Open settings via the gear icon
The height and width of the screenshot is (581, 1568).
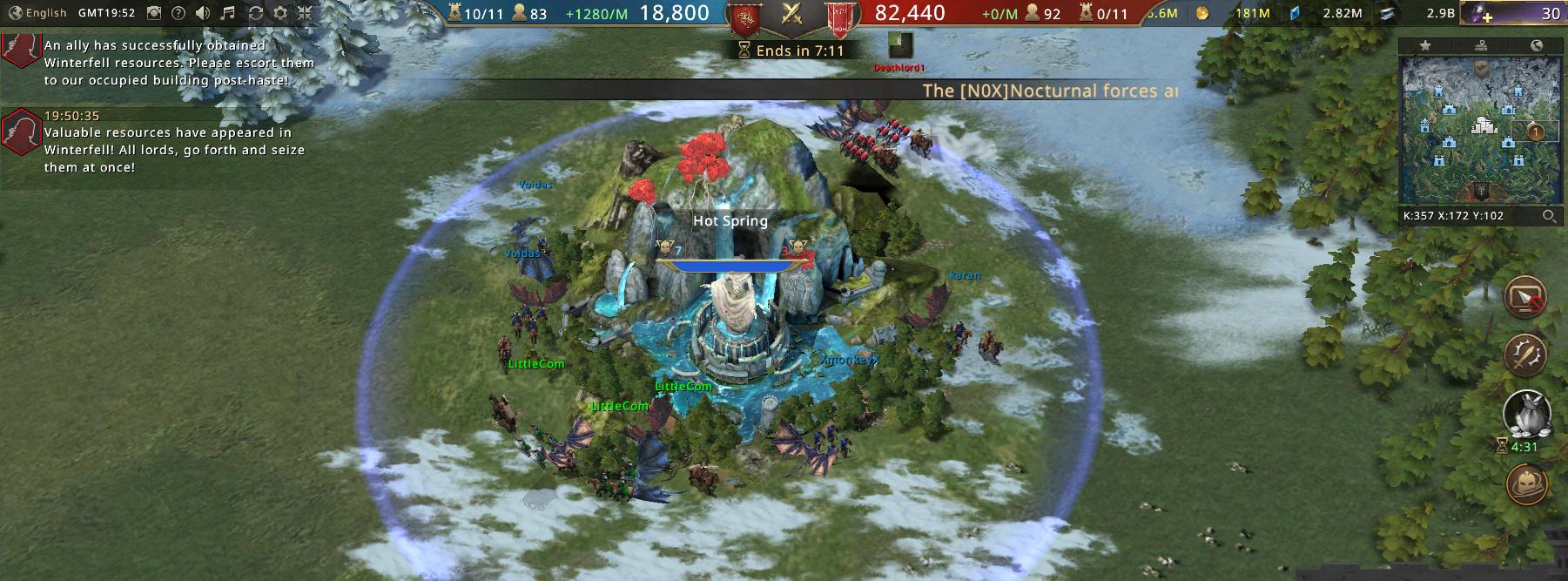point(280,13)
